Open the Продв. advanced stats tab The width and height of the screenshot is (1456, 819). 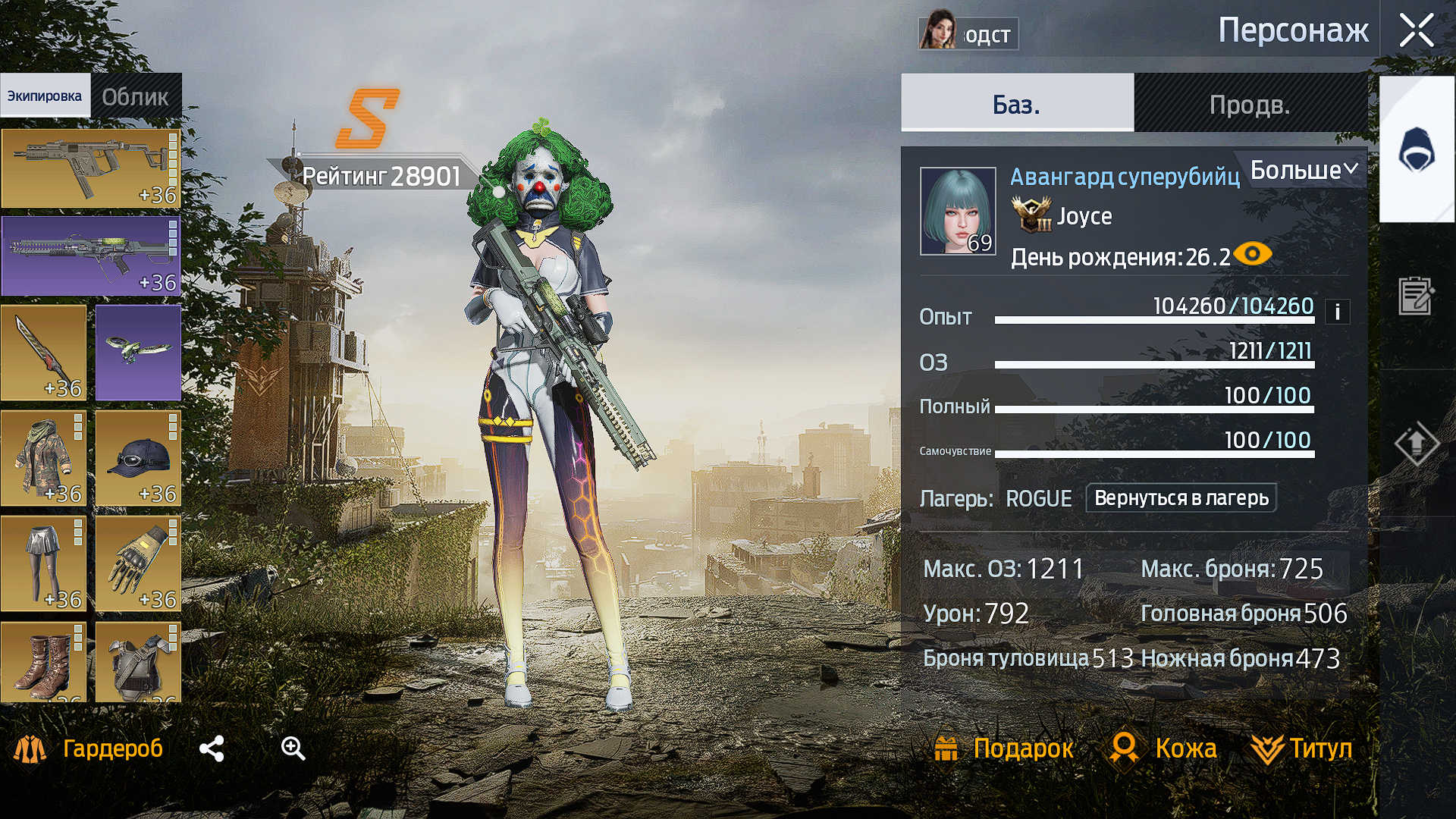coord(1250,104)
